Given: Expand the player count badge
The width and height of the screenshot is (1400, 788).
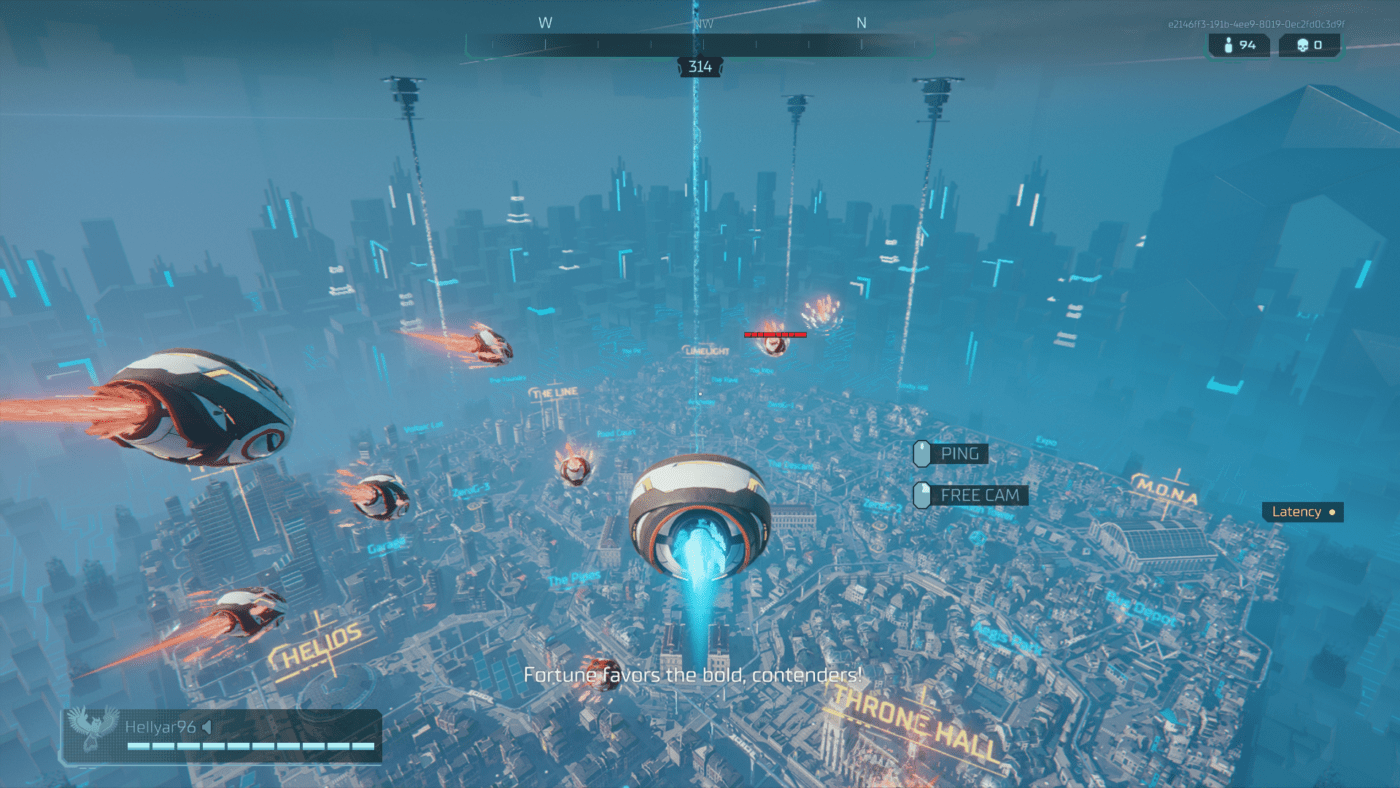Looking at the screenshot, I should click(1239, 44).
